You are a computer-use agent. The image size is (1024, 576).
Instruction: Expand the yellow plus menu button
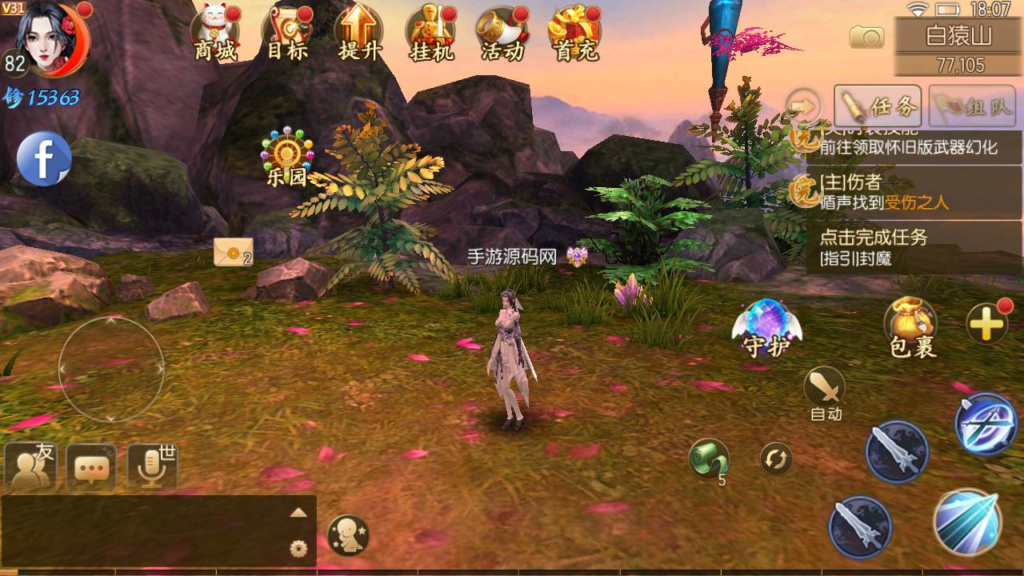986,324
